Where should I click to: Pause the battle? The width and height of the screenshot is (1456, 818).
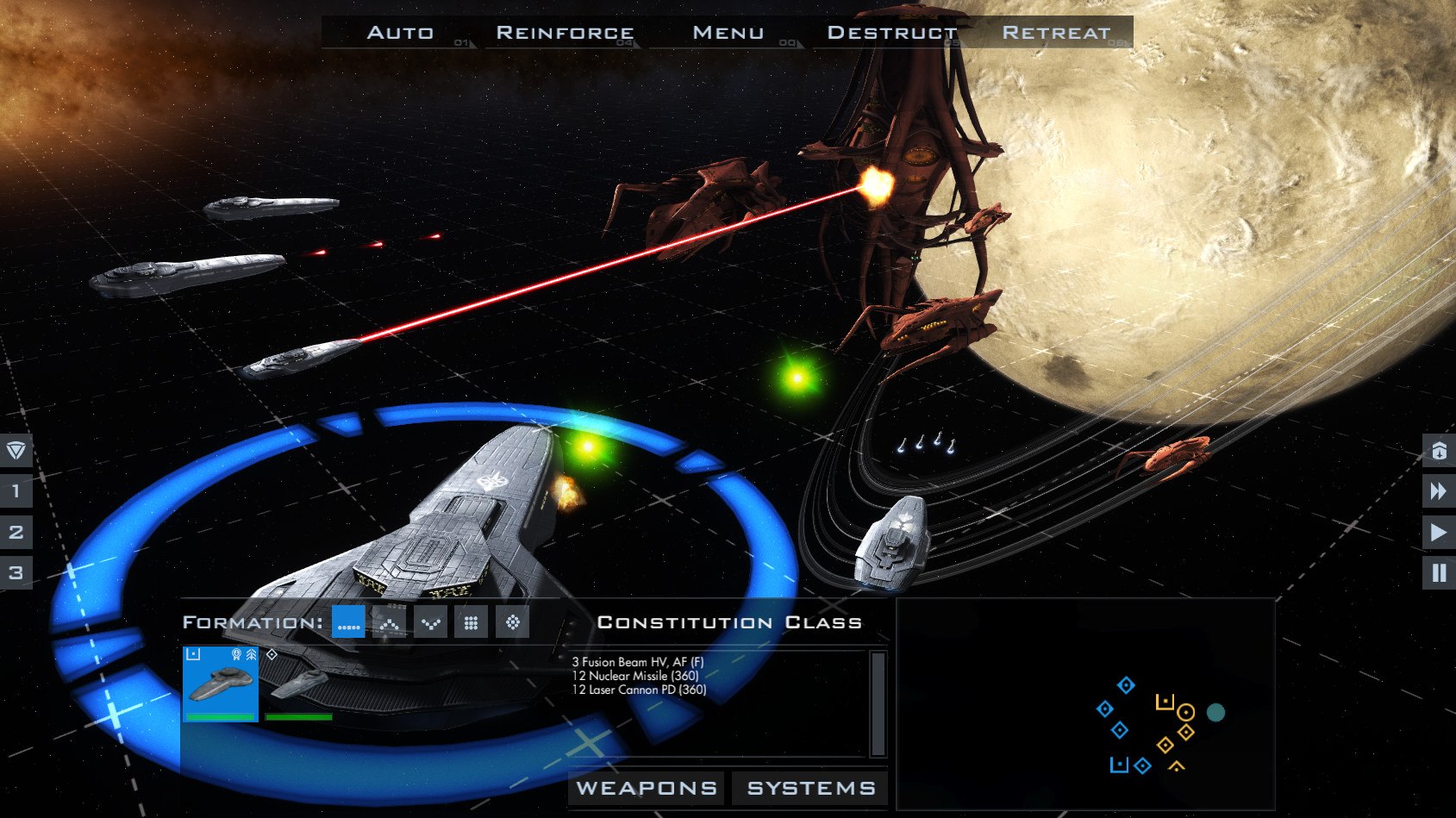tap(1438, 573)
